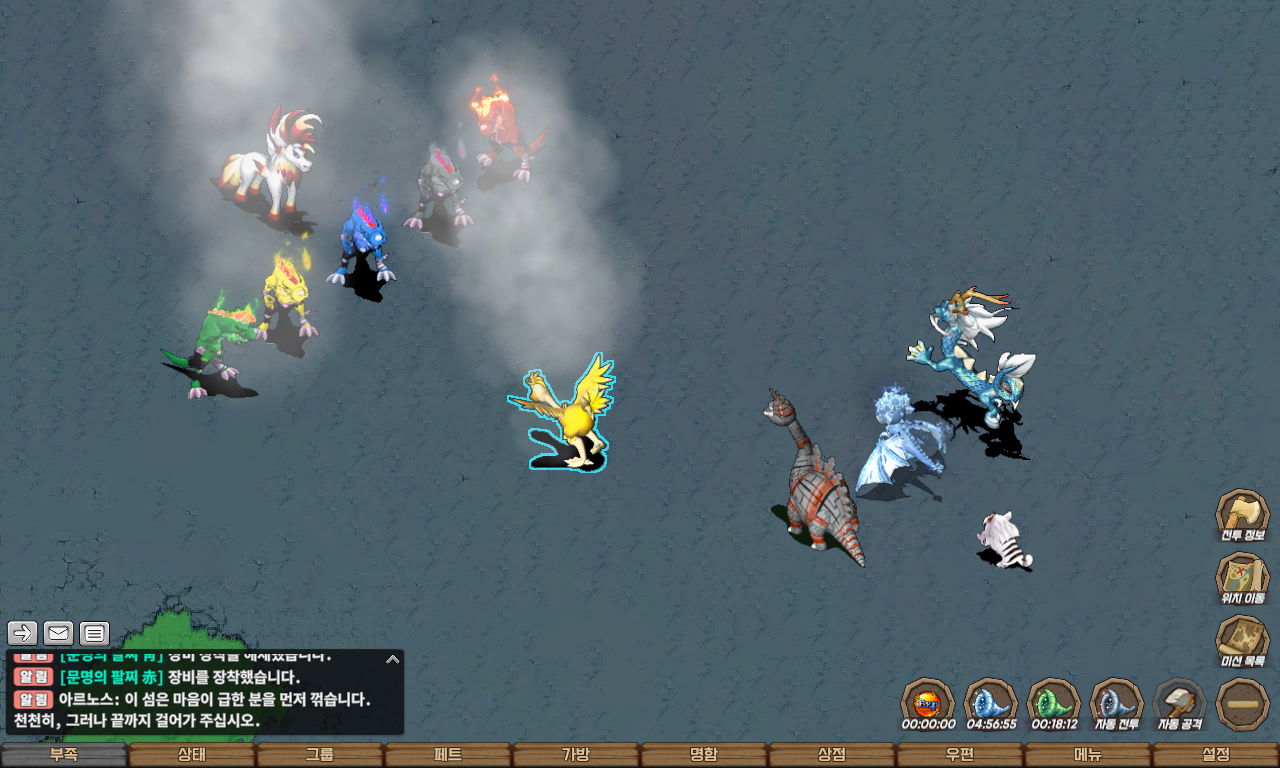Open the 메뉴 (Menu) button
Screen dimensions: 1280x768
[1087, 755]
